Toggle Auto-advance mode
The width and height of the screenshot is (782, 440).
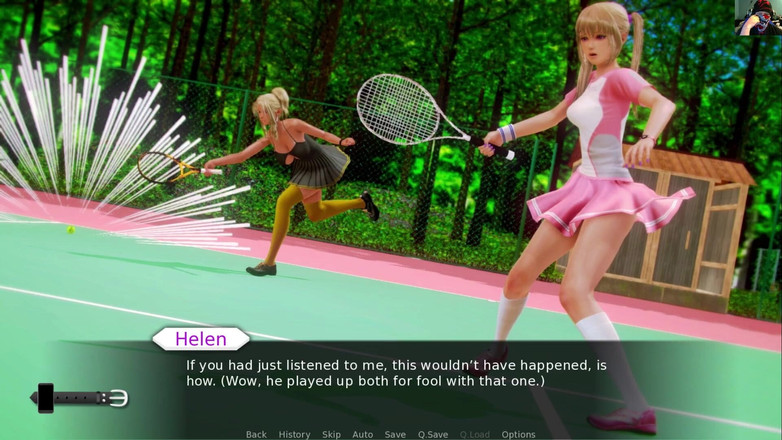pyautogui.click(x=363, y=434)
